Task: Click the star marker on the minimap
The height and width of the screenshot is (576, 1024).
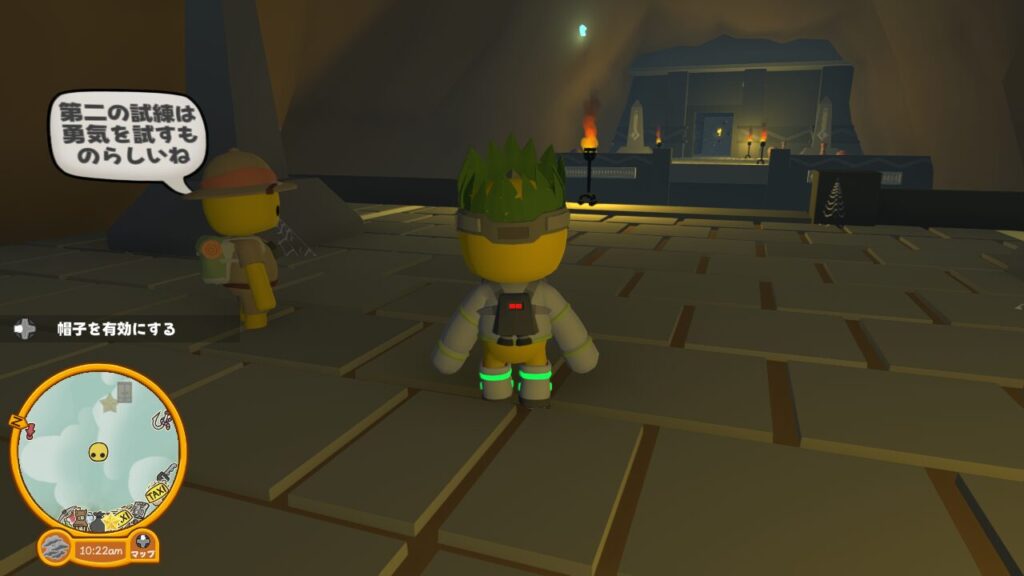Action: 109,403
